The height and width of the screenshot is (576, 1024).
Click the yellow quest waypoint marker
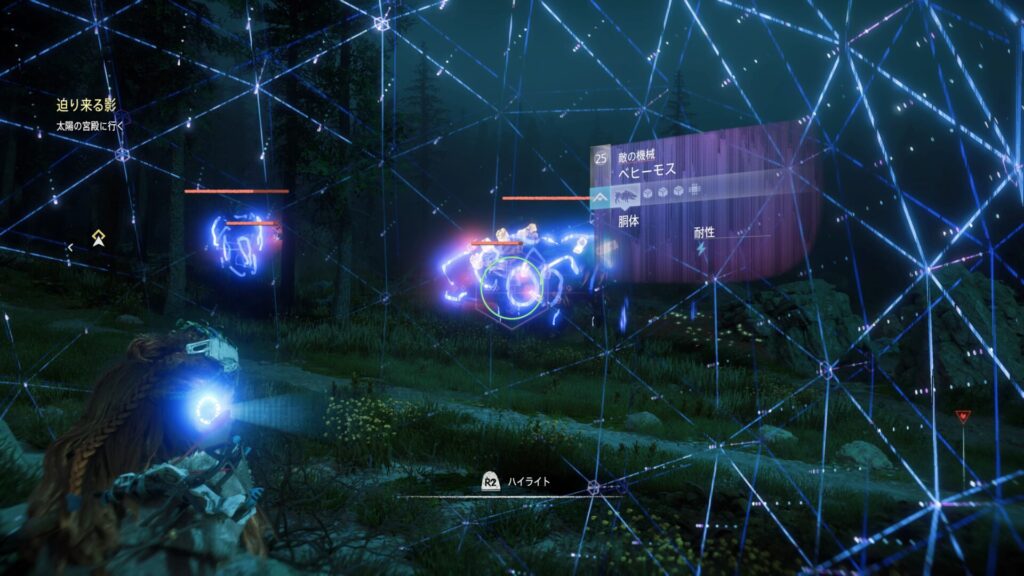[98, 238]
